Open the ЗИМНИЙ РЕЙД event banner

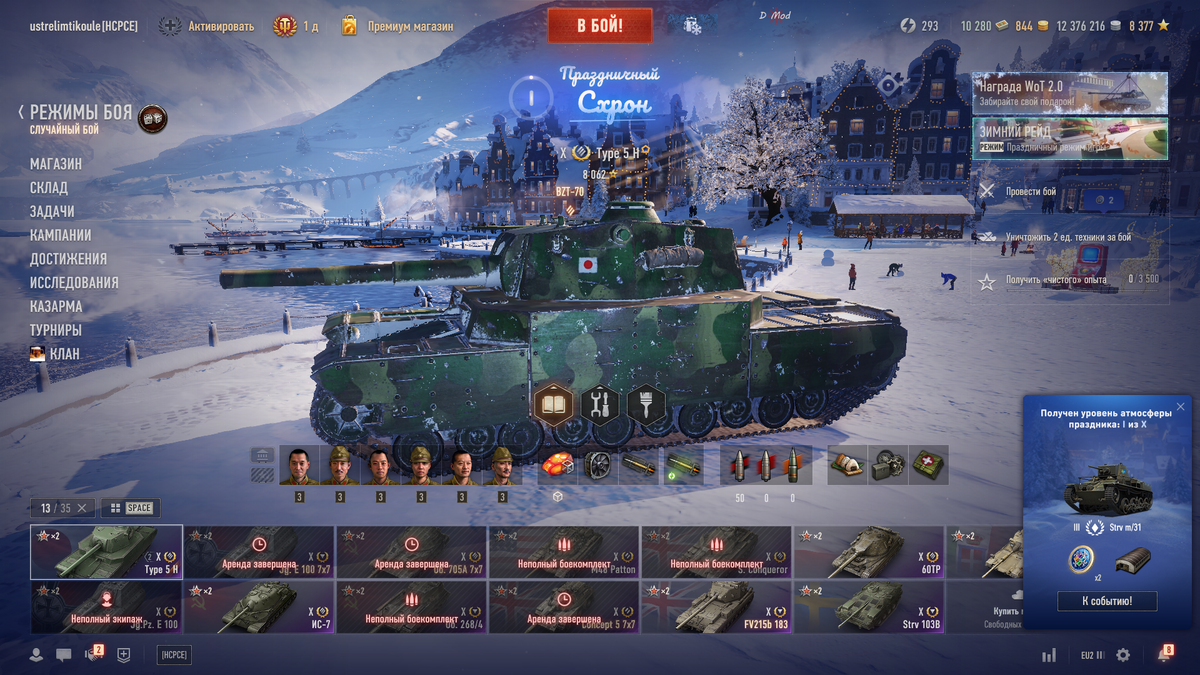click(x=1069, y=139)
